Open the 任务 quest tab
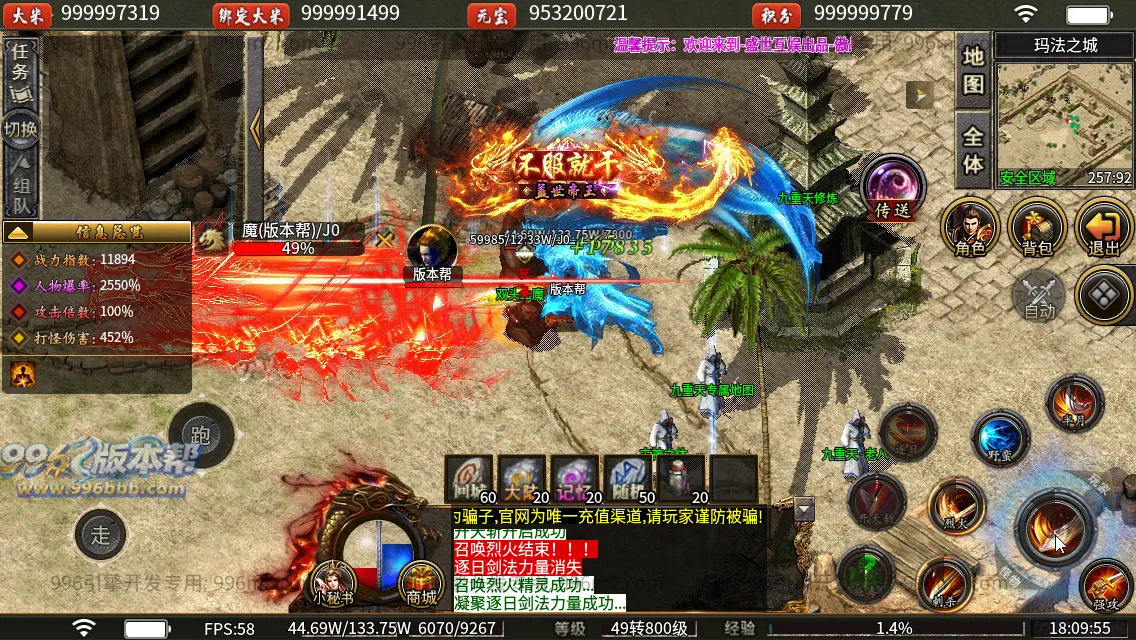This screenshot has width=1136, height=640. [22, 72]
